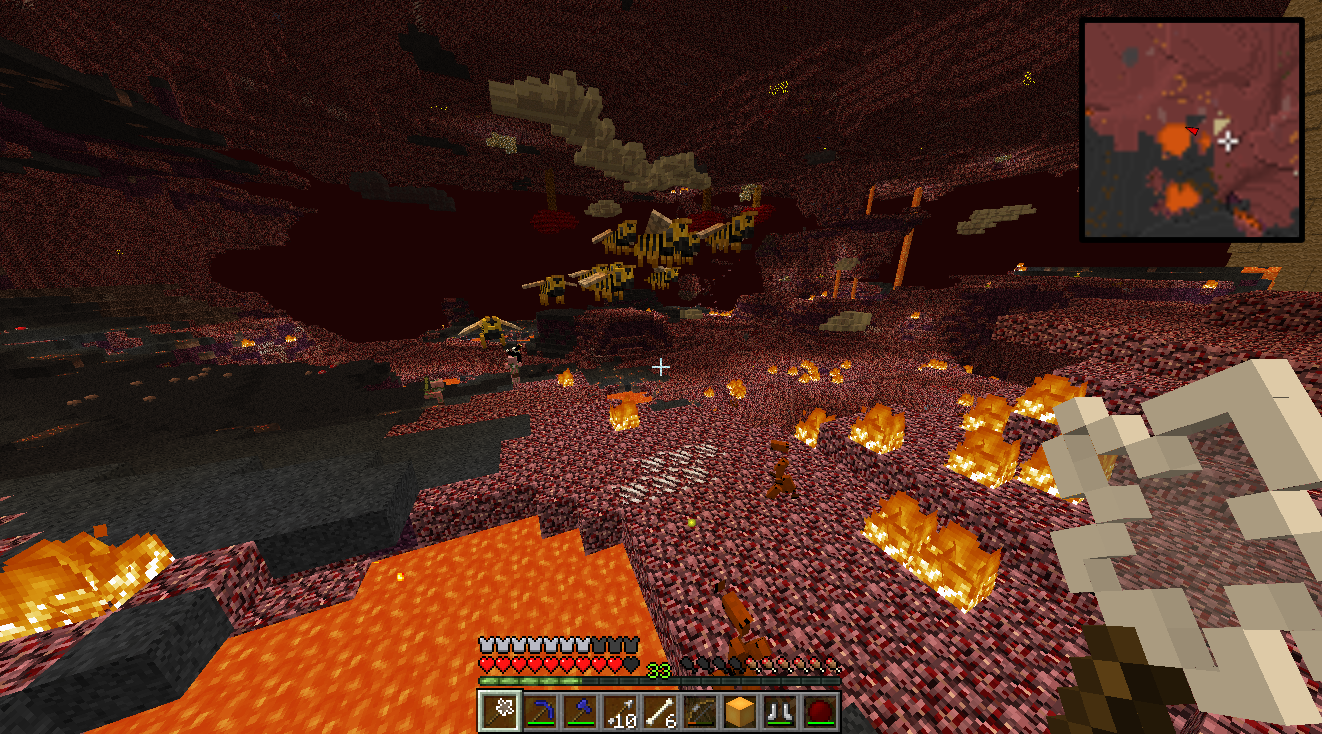
Task: Click the minimap in the corner
Action: click(1192, 130)
